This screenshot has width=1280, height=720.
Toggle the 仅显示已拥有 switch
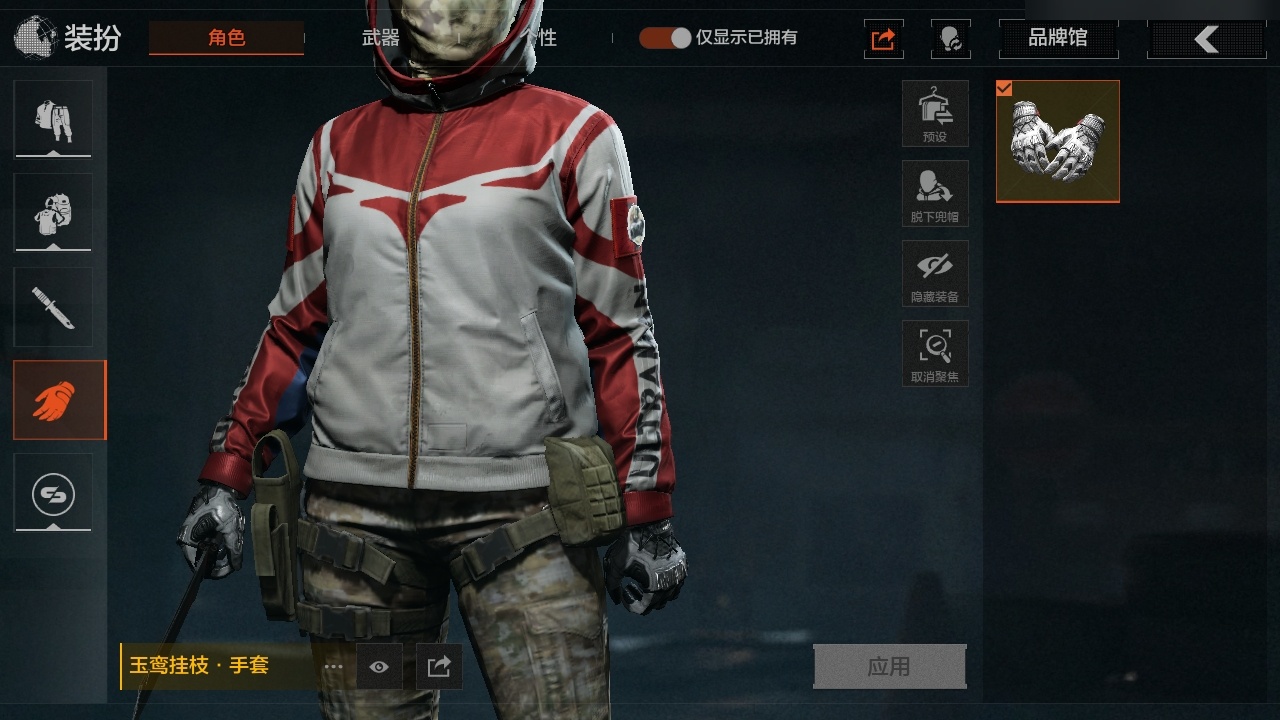point(665,38)
